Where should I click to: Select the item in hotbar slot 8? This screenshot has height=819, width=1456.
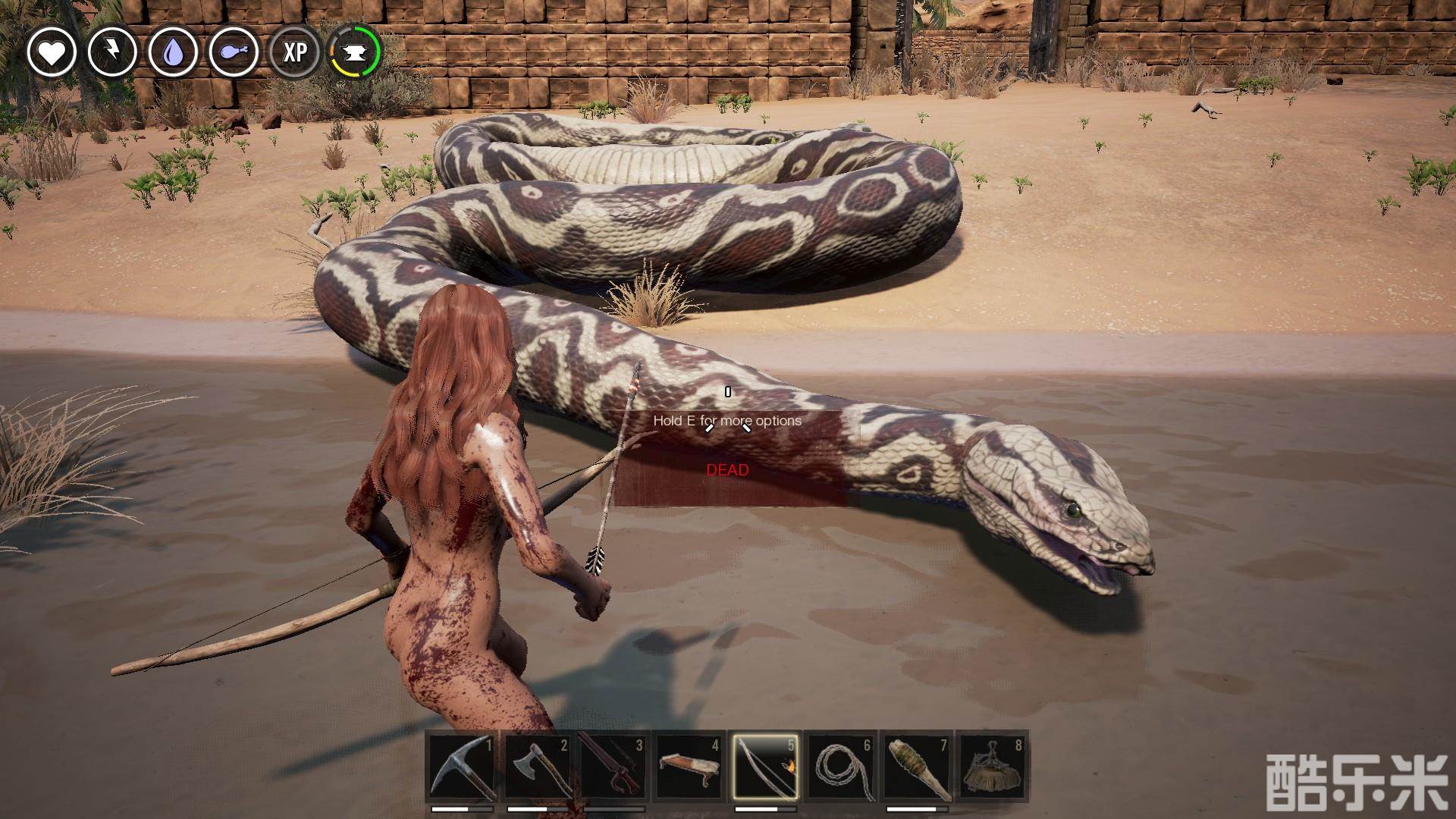pos(993,767)
